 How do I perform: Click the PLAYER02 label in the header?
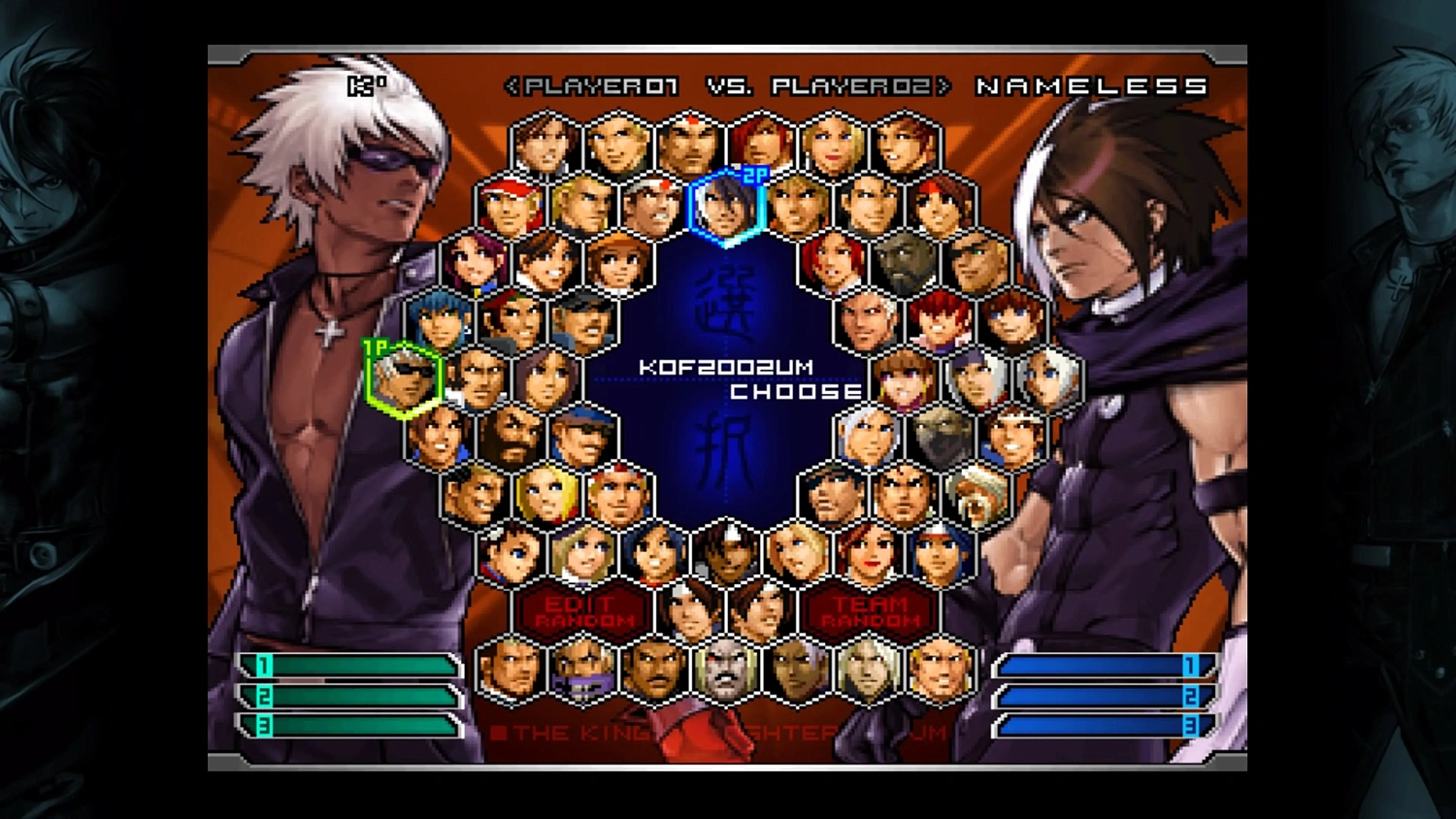(849, 87)
